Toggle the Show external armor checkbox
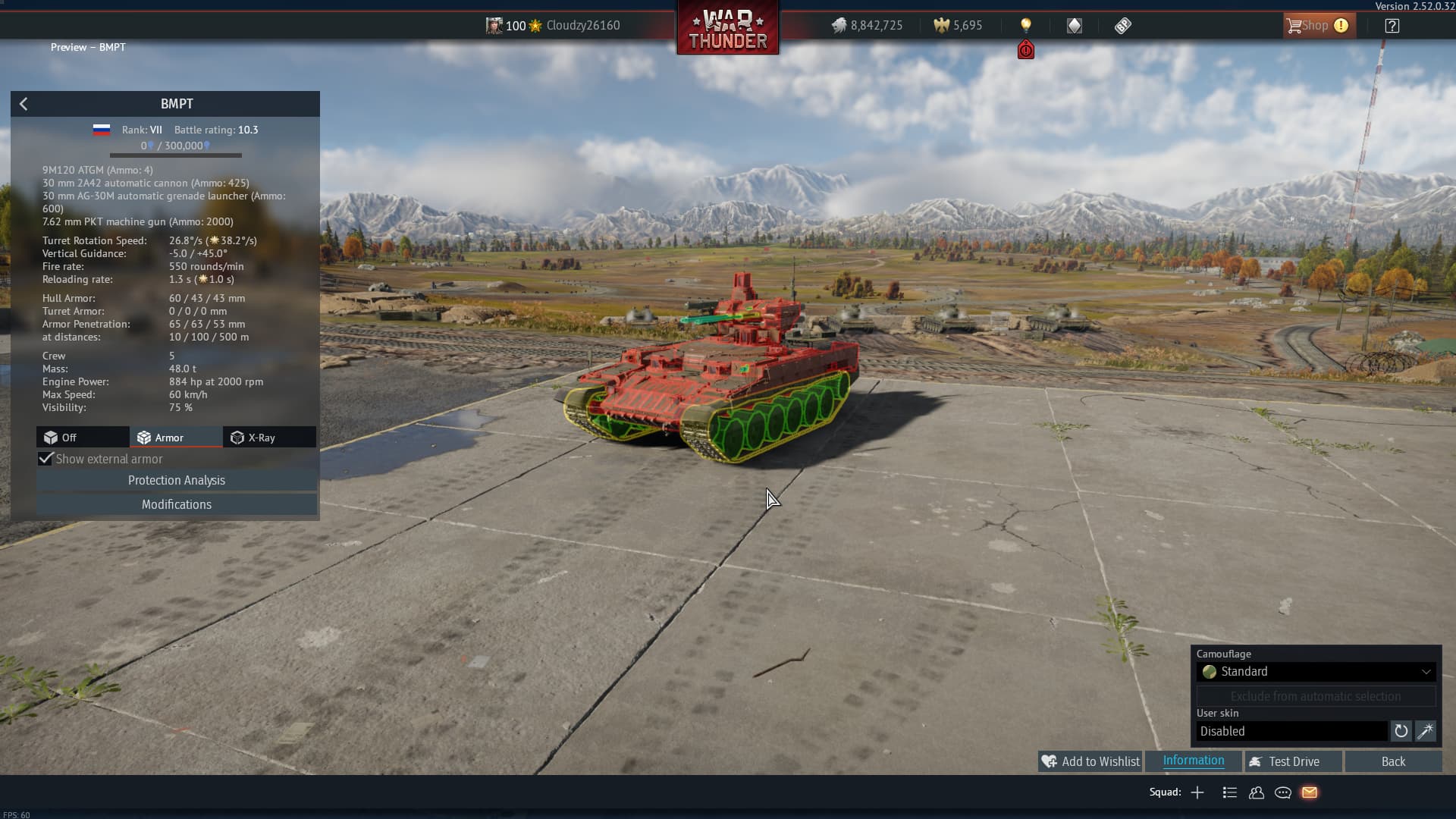This screenshot has width=1456, height=819. pyautogui.click(x=46, y=459)
